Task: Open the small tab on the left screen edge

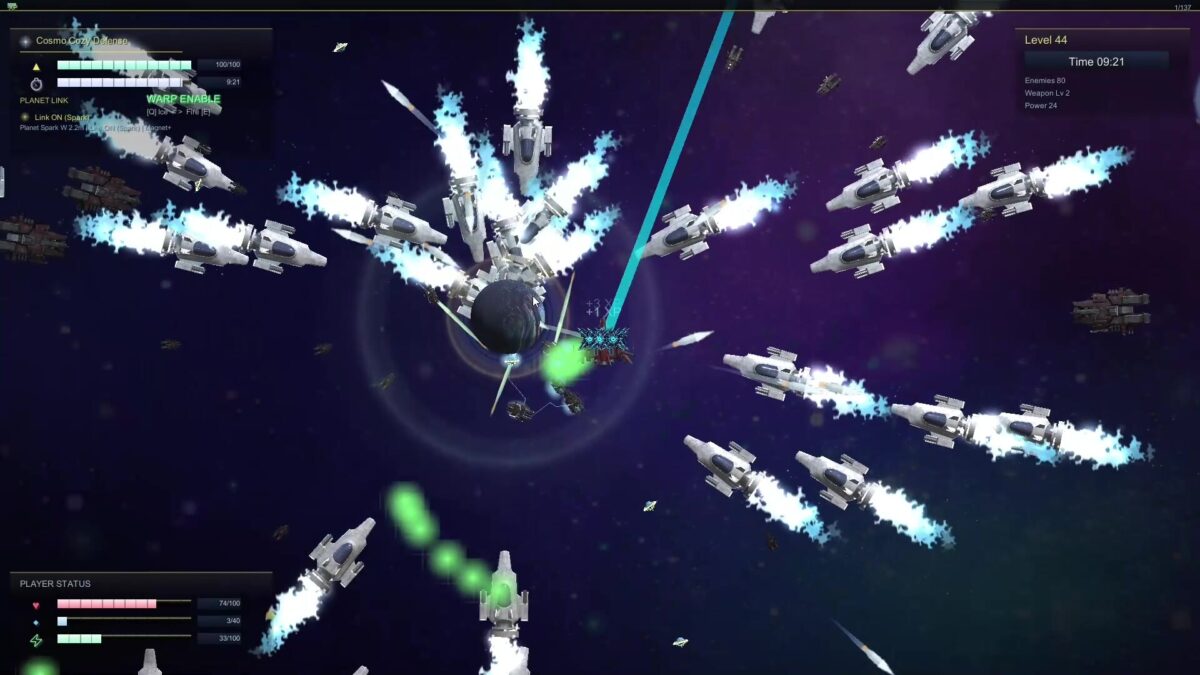Action: pos(3,182)
